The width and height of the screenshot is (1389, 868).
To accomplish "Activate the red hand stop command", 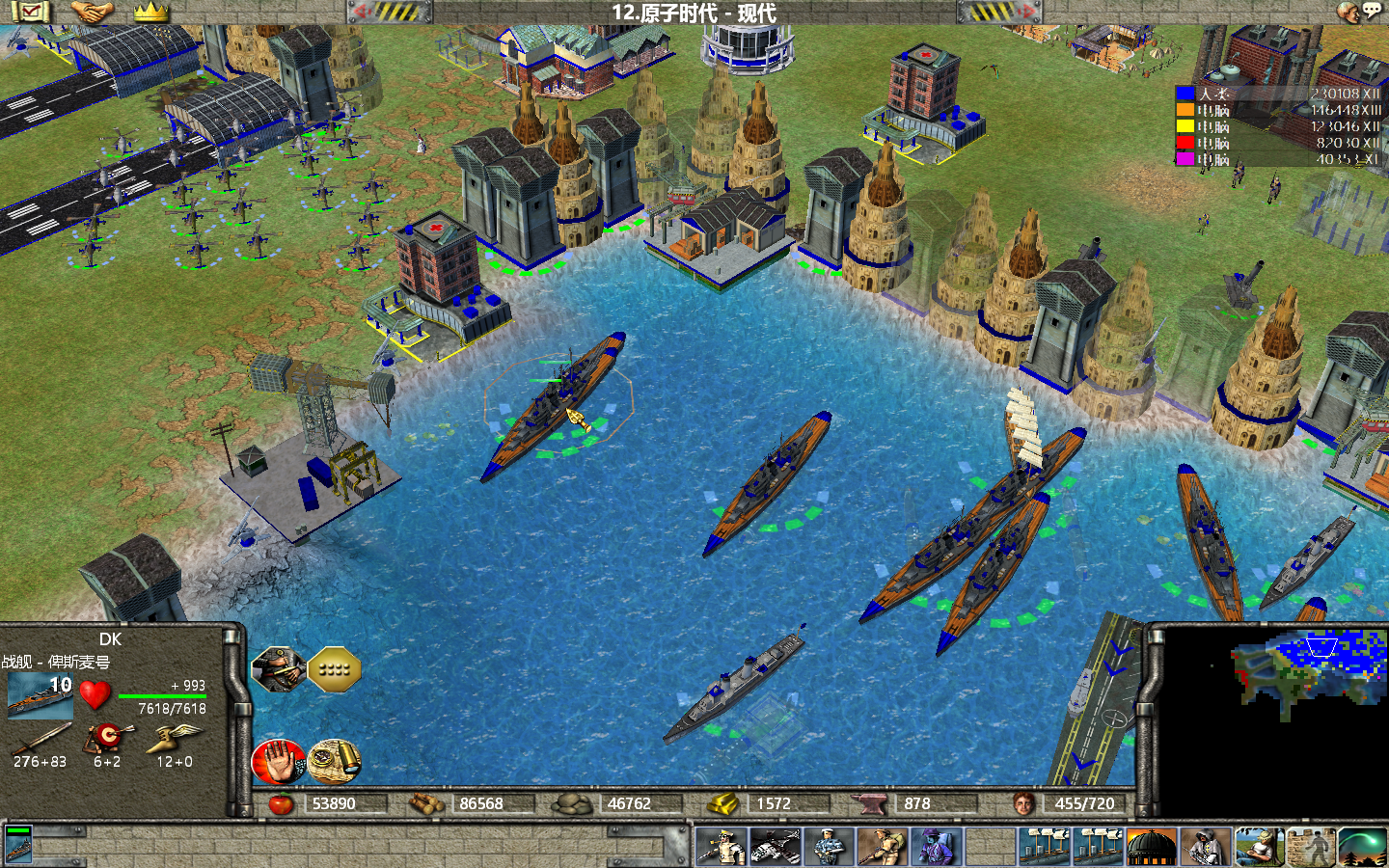I will coord(278,761).
